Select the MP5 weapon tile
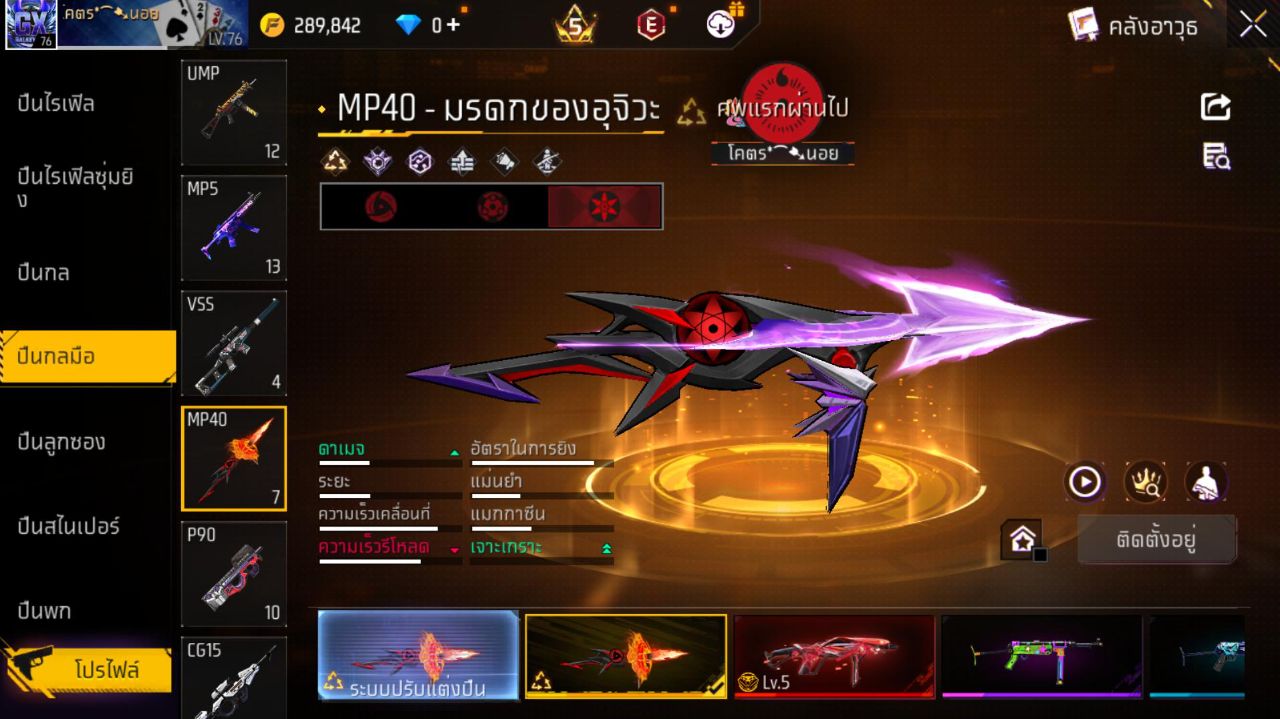Image resolution: width=1280 pixels, height=719 pixels. pyautogui.click(x=234, y=228)
